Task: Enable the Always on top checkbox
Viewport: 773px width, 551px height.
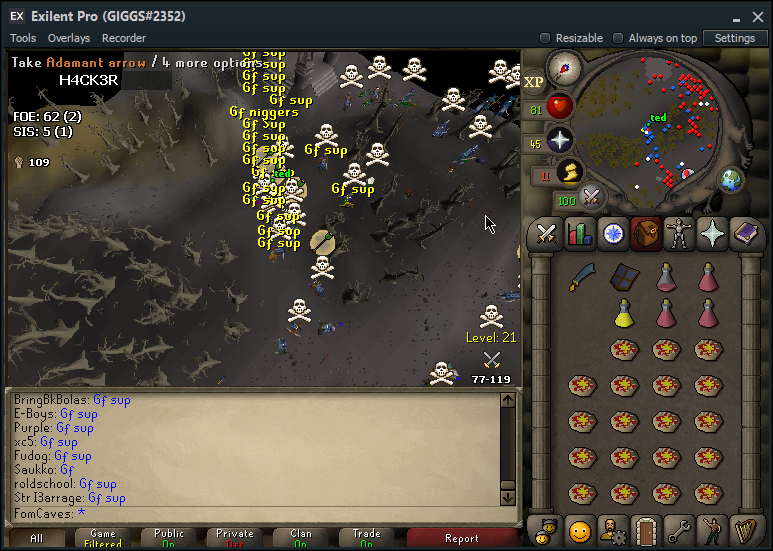Action: 618,38
